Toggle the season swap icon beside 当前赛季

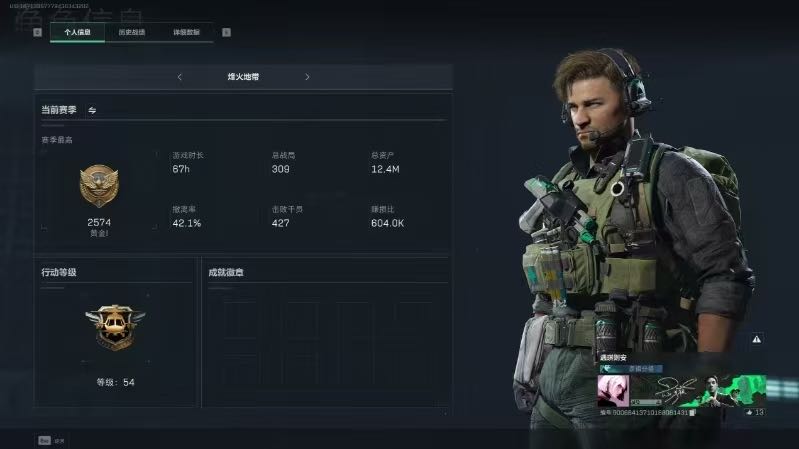click(93, 110)
